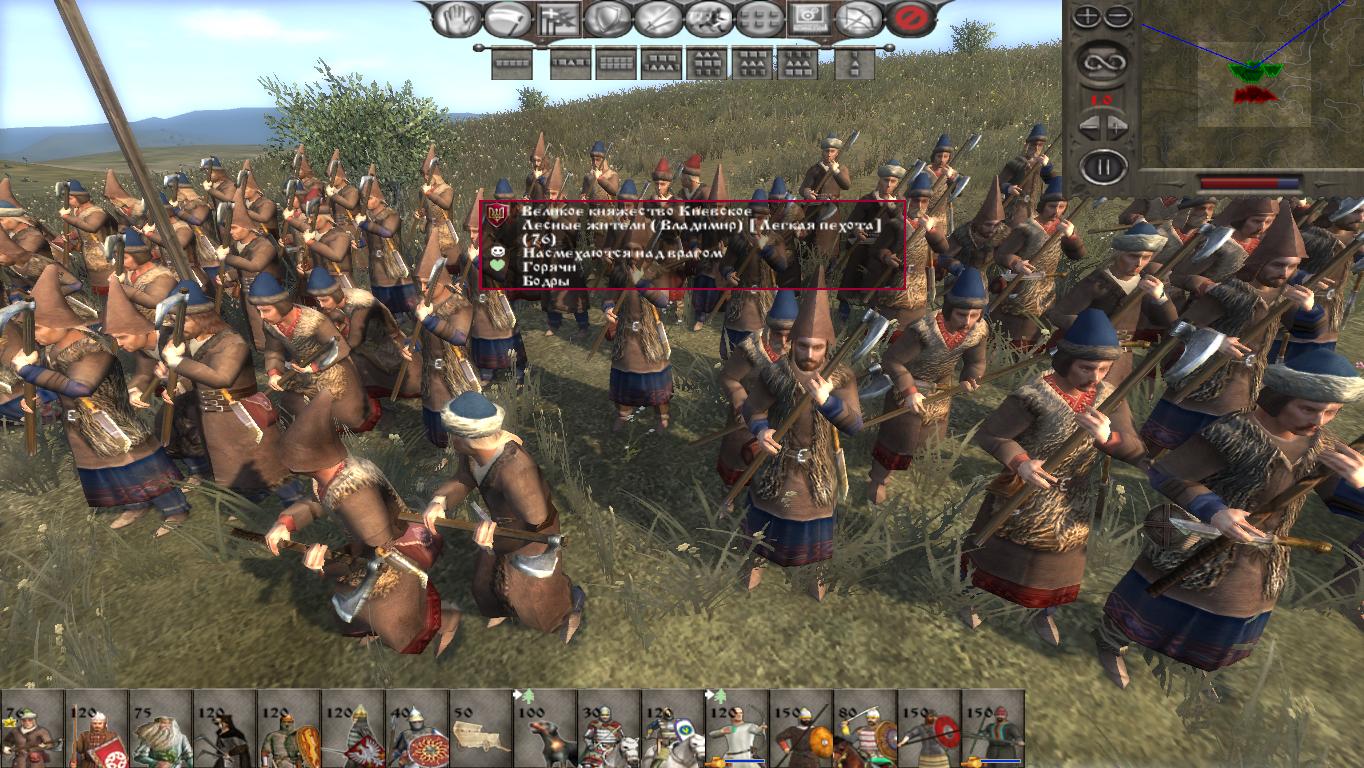Open the special ability banner icon

point(556,18)
